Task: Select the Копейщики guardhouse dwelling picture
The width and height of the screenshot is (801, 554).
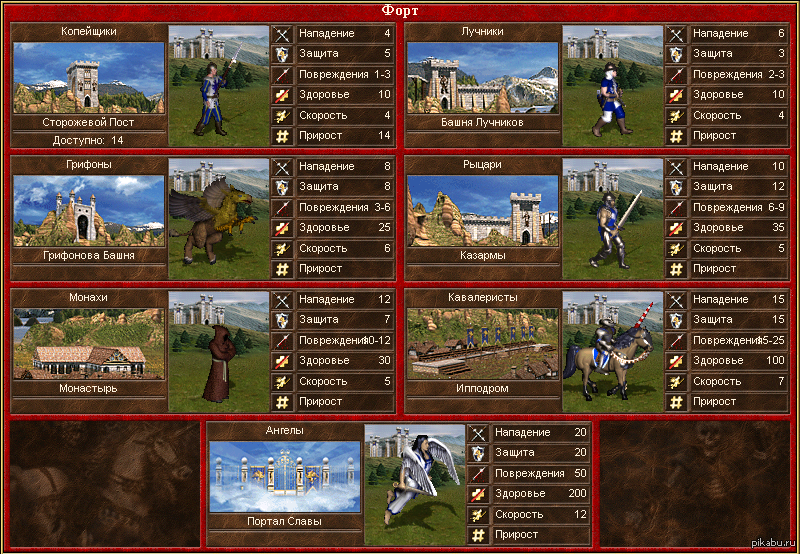Action: pyautogui.click(x=88, y=77)
